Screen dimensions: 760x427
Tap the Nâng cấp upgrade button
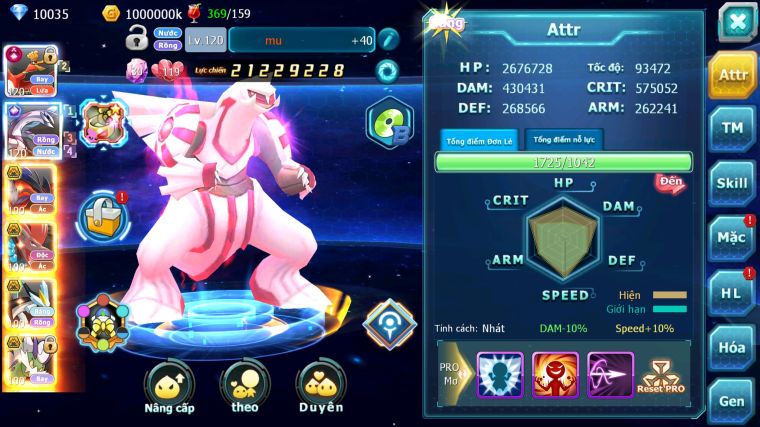coord(168,388)
